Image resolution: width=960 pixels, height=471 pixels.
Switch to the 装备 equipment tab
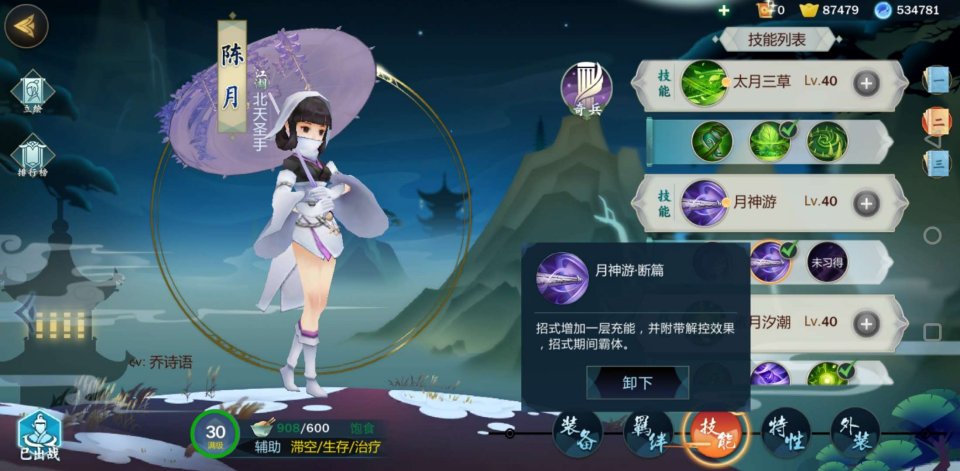pos(578,433)
